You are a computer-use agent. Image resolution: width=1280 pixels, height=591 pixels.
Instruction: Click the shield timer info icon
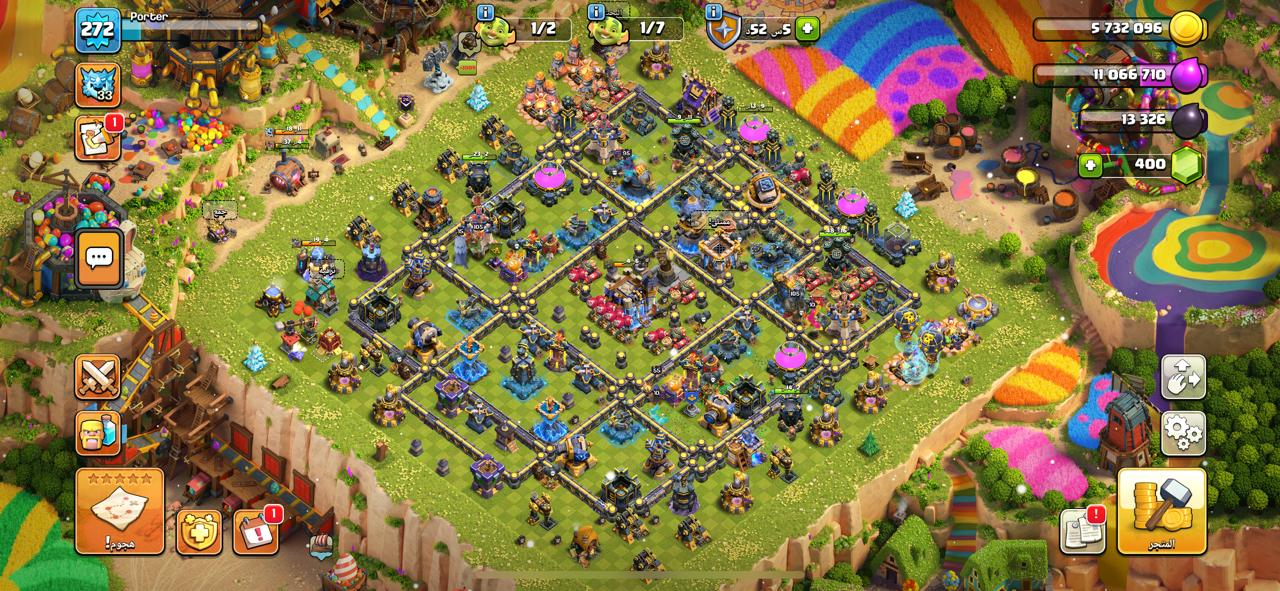tap(714, 13)
